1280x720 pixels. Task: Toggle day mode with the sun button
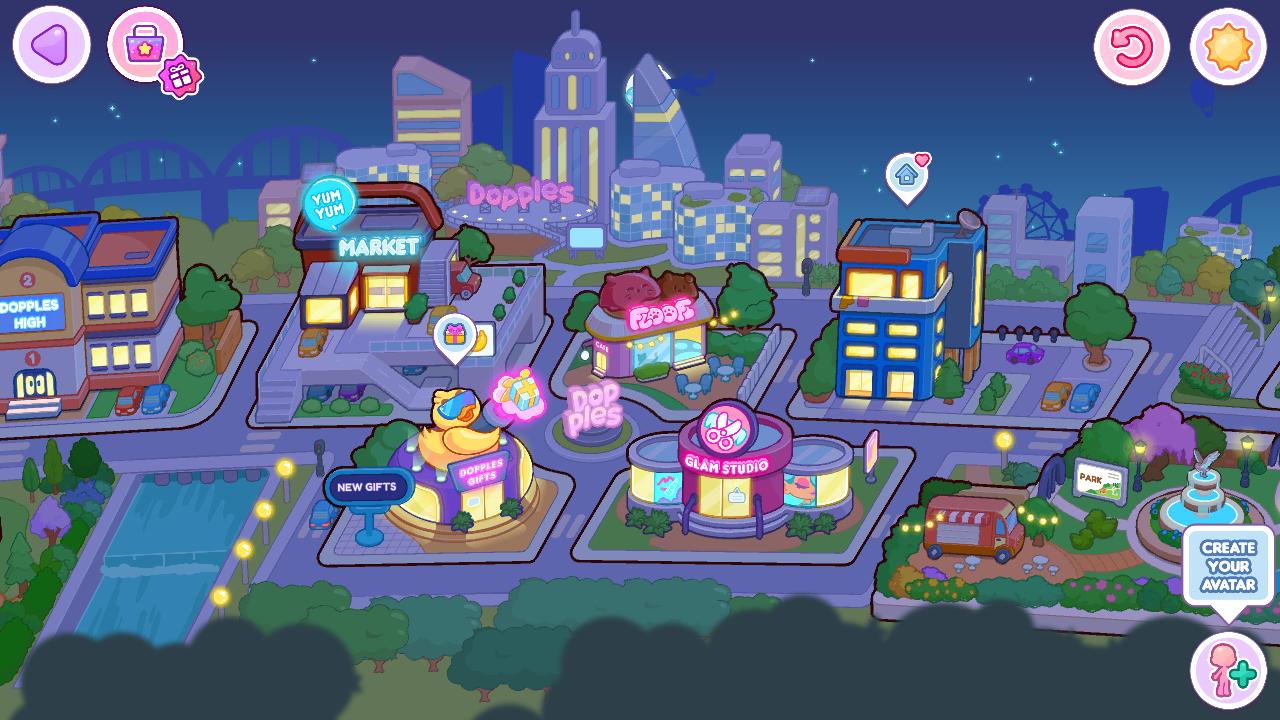point(1228,47)
